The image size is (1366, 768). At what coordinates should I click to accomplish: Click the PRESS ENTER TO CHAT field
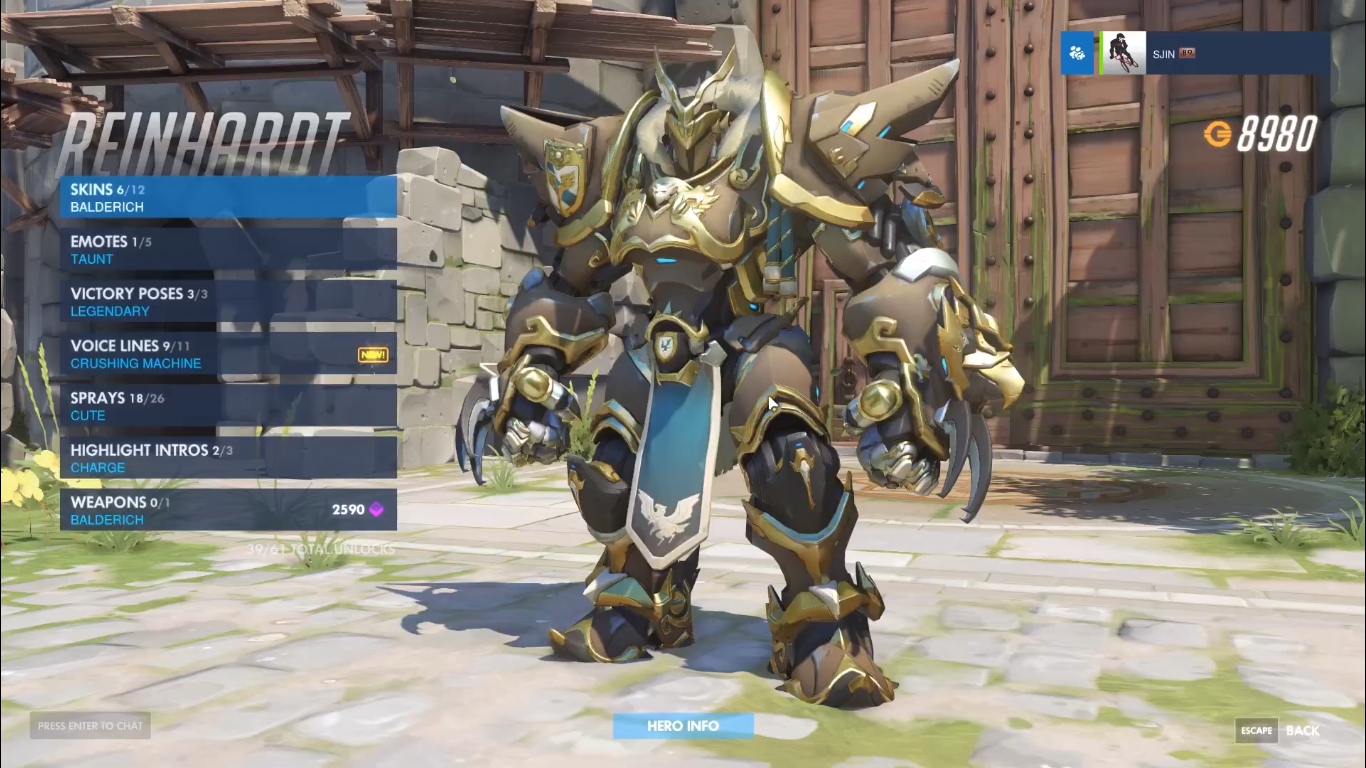[x=89, y=726]
